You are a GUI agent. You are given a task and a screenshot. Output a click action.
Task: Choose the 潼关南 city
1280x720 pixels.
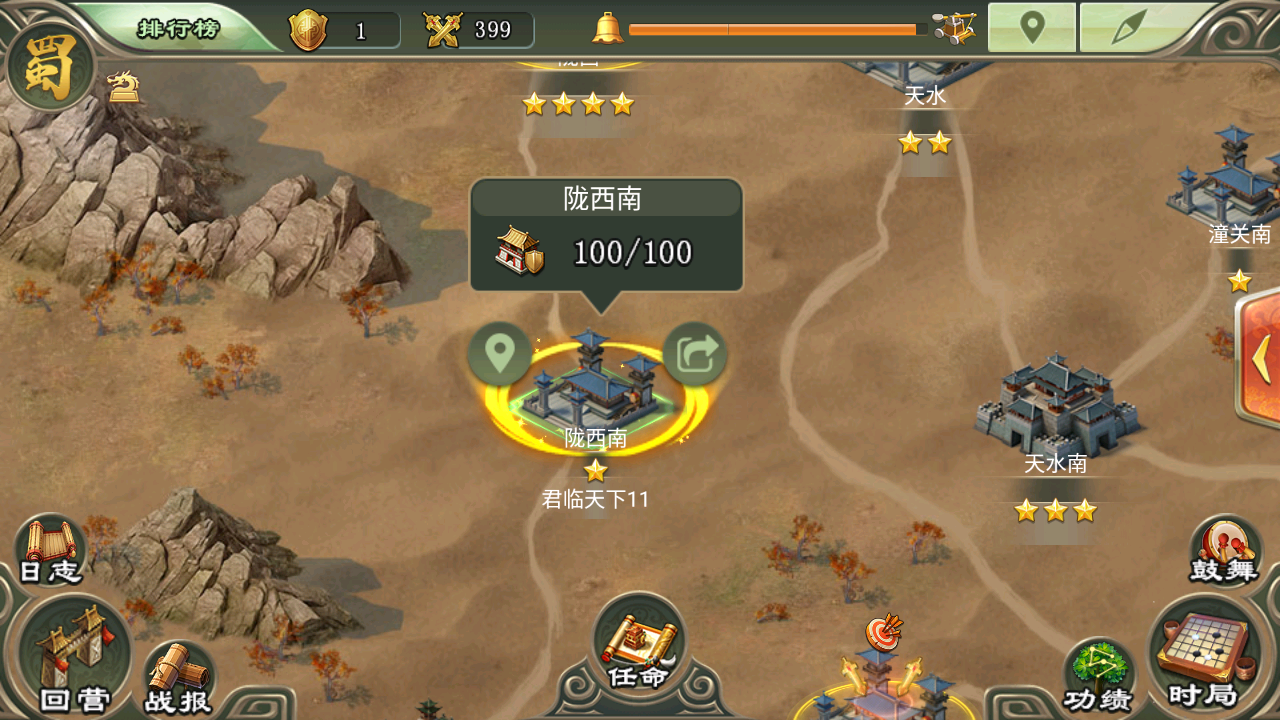click(x=1232, y=185)
